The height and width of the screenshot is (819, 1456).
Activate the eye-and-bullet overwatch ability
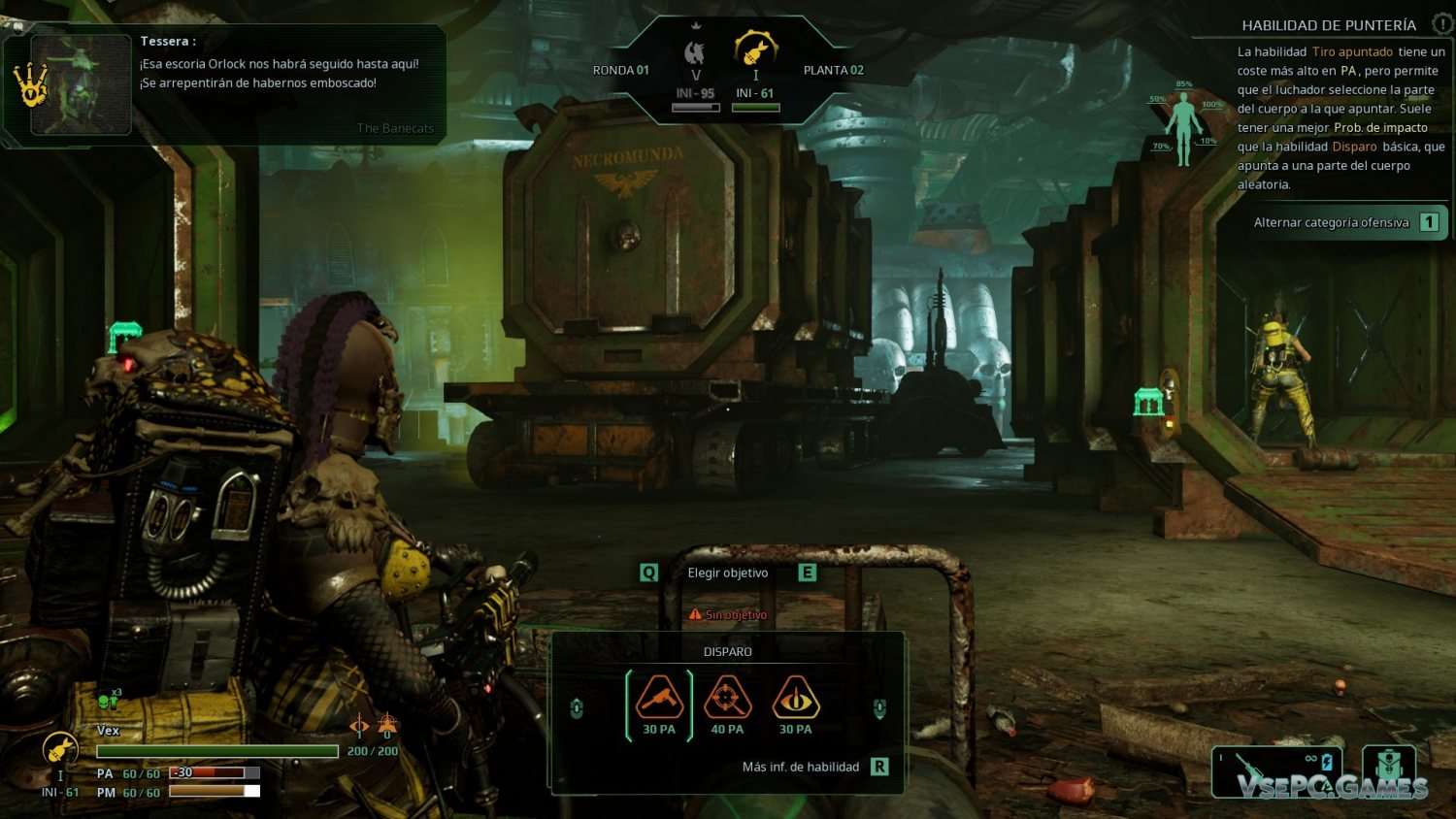(795, 699)
